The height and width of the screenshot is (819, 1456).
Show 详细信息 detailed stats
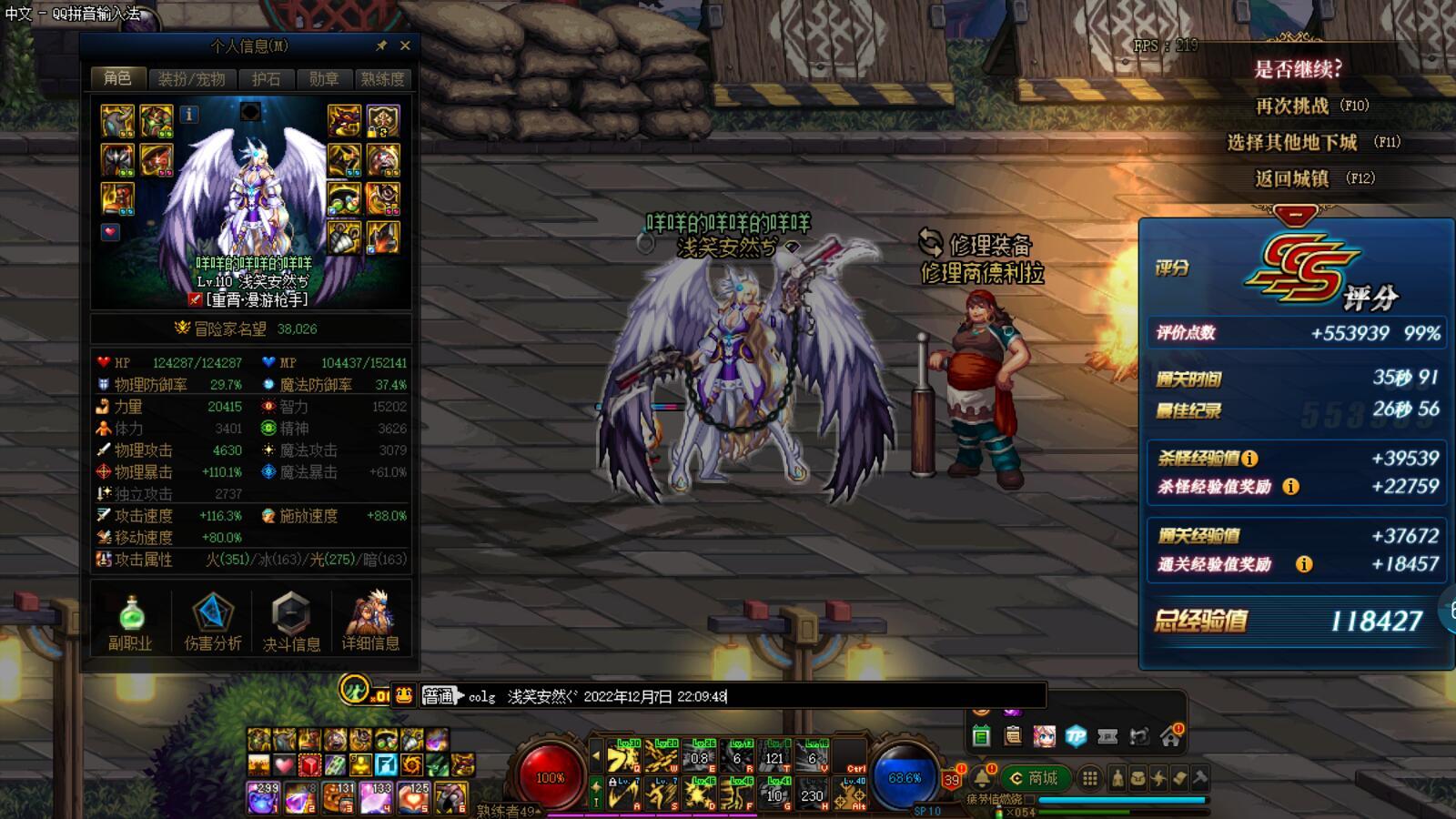(370, 622)
